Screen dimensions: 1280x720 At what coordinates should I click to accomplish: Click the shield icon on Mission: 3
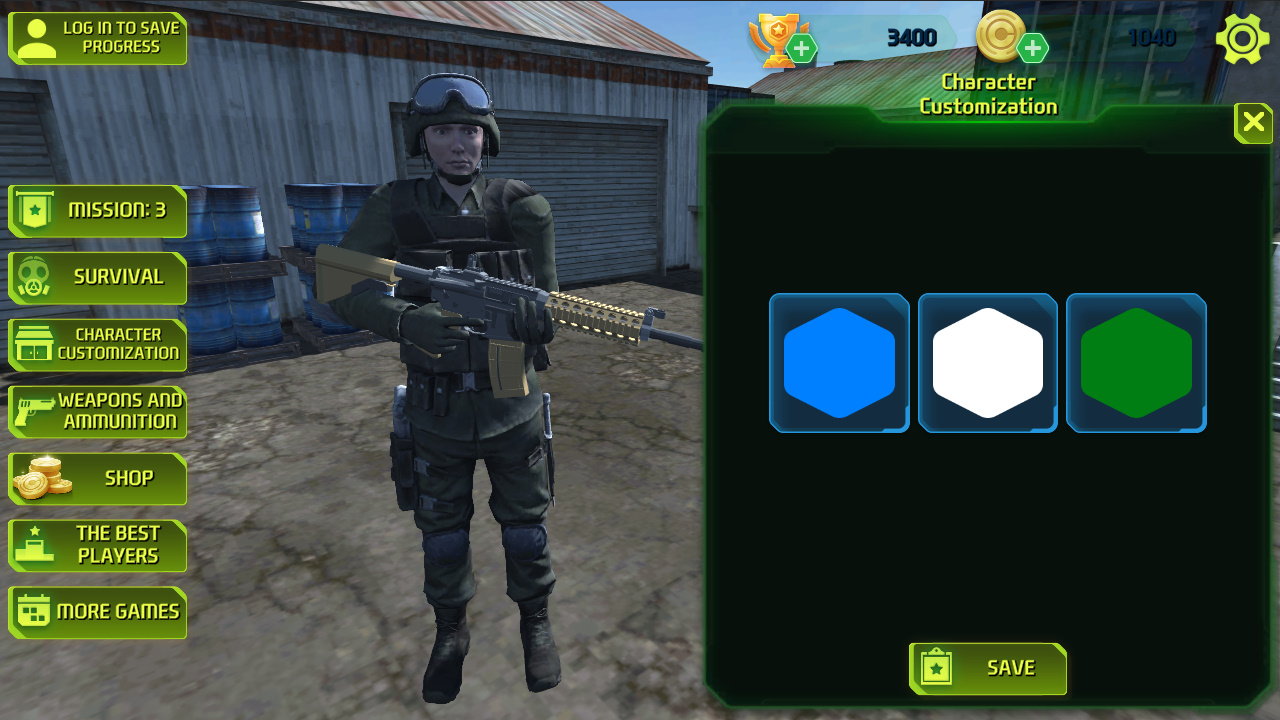(32, 211)
